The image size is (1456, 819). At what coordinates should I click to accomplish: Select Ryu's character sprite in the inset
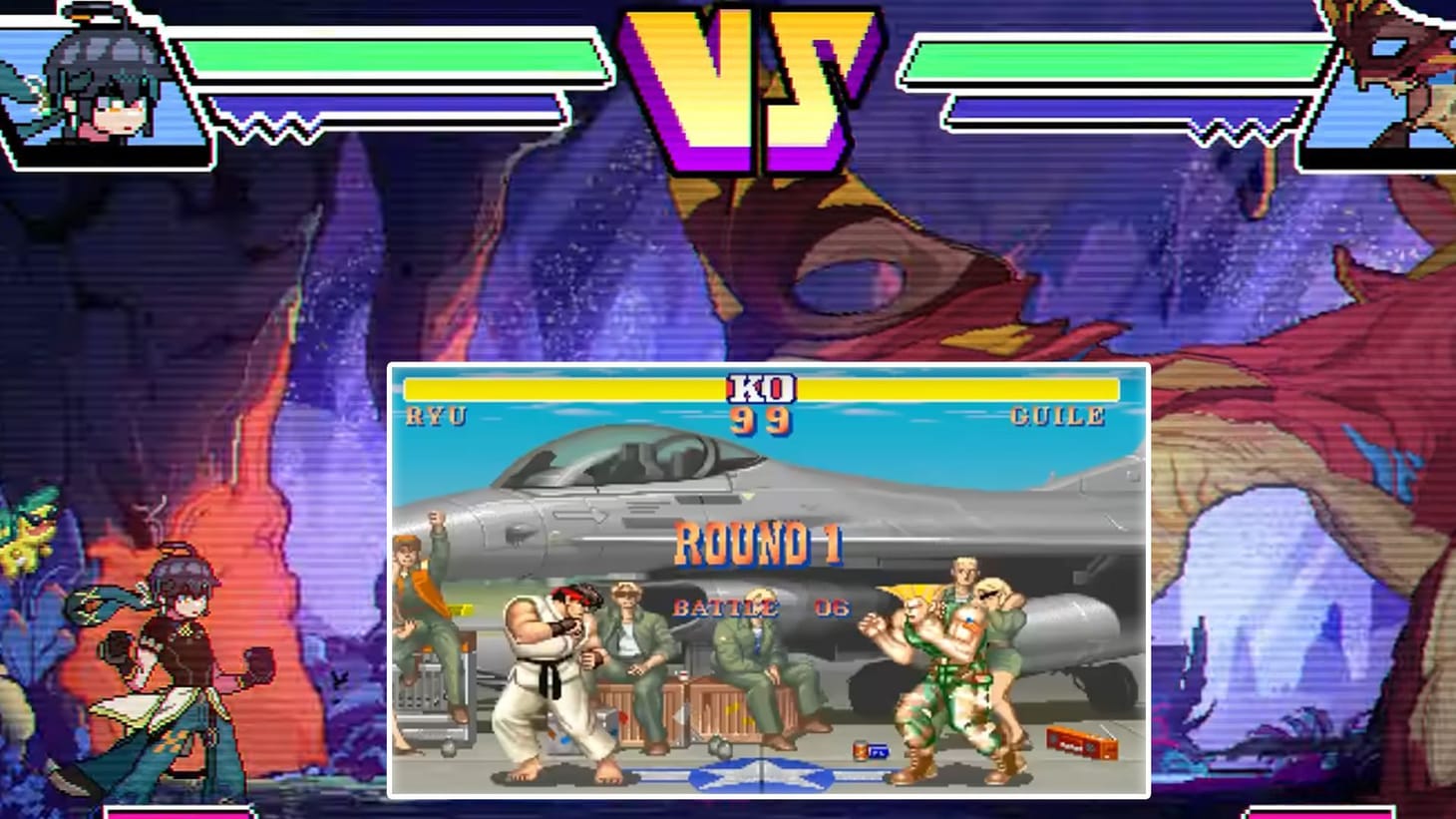[548, 678]
